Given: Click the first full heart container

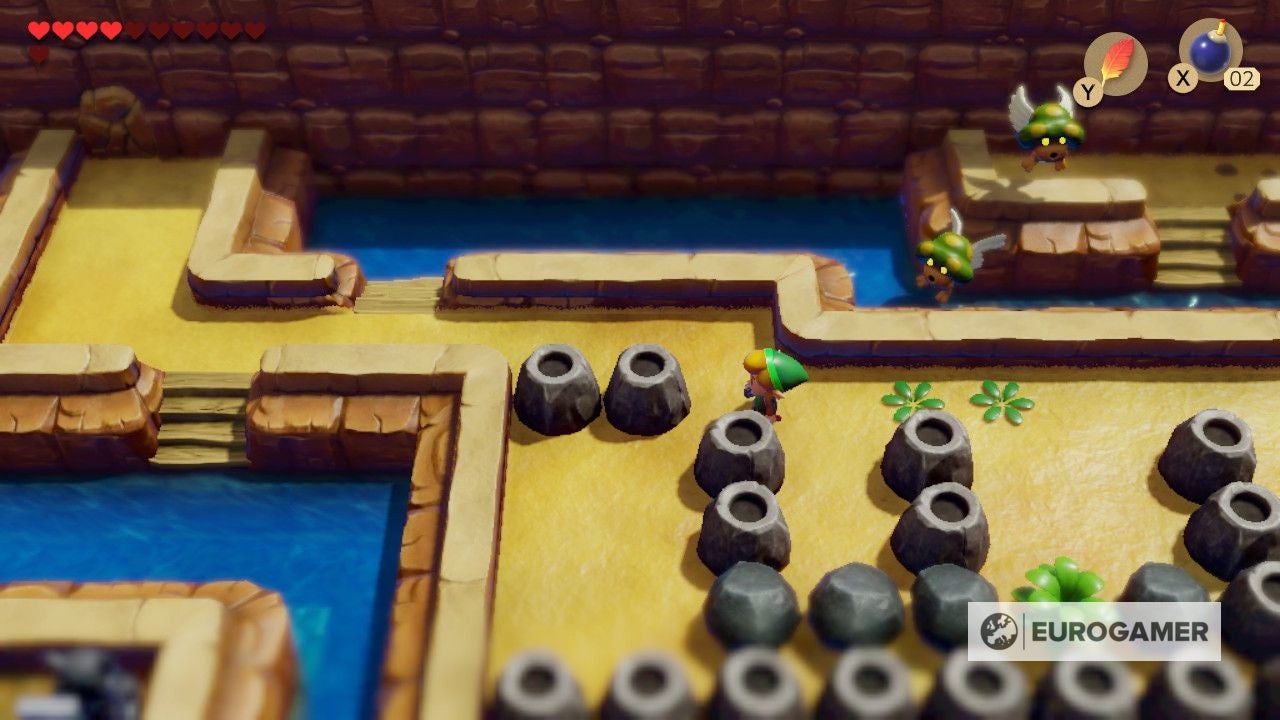Looking at the screenshot, I should coord(38,30).
